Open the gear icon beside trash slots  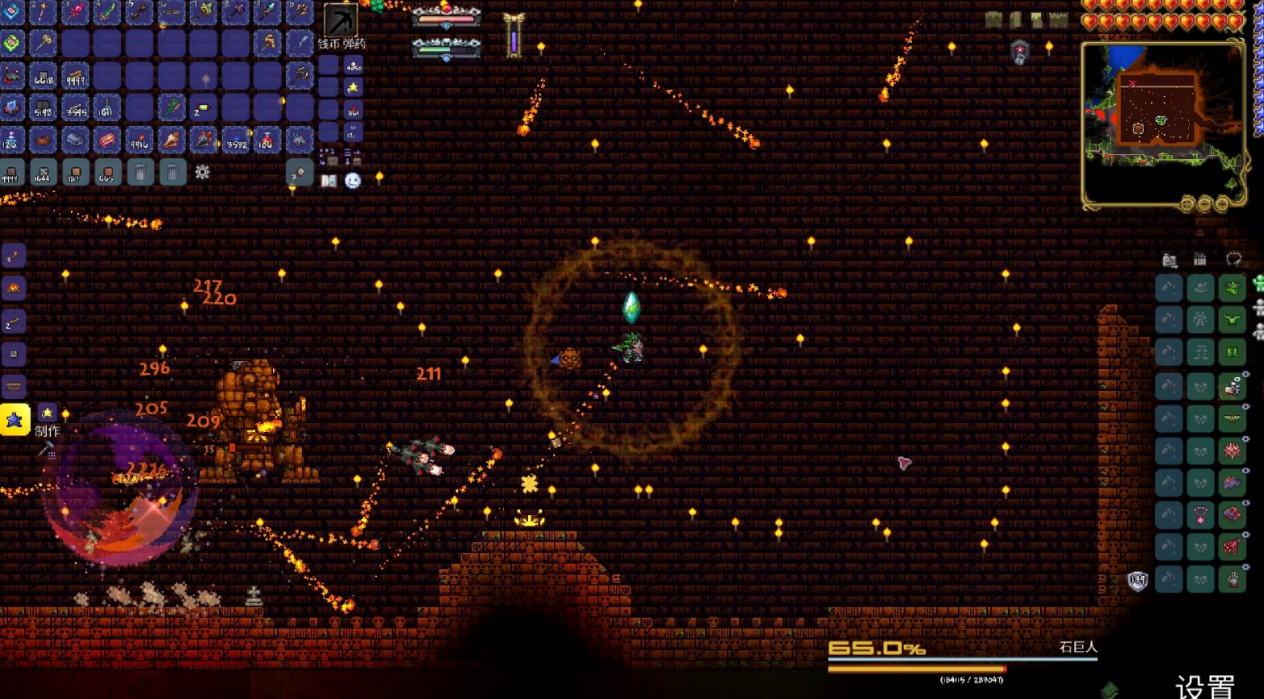click(202, 172)
